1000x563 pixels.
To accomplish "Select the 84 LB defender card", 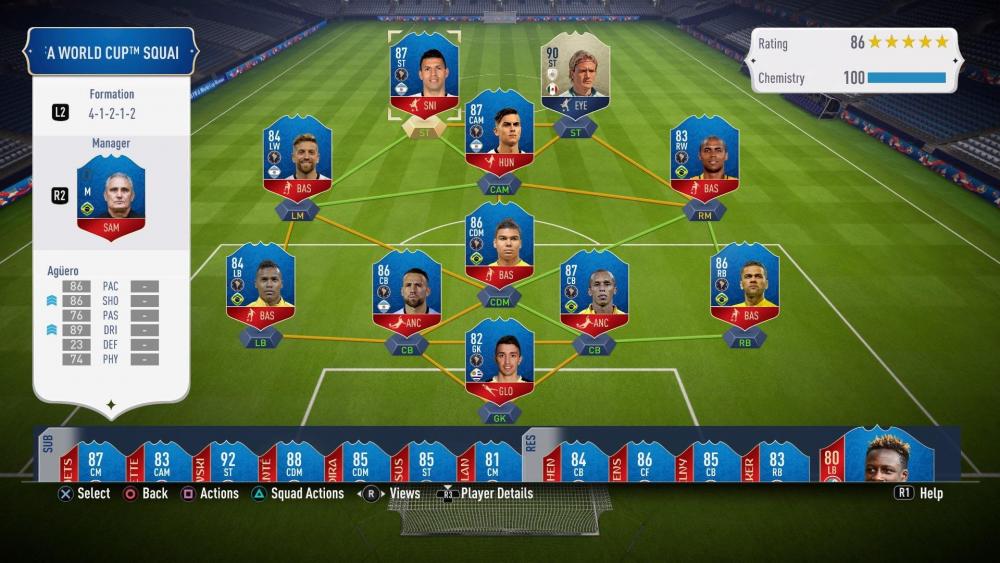I will click(260, 286).
